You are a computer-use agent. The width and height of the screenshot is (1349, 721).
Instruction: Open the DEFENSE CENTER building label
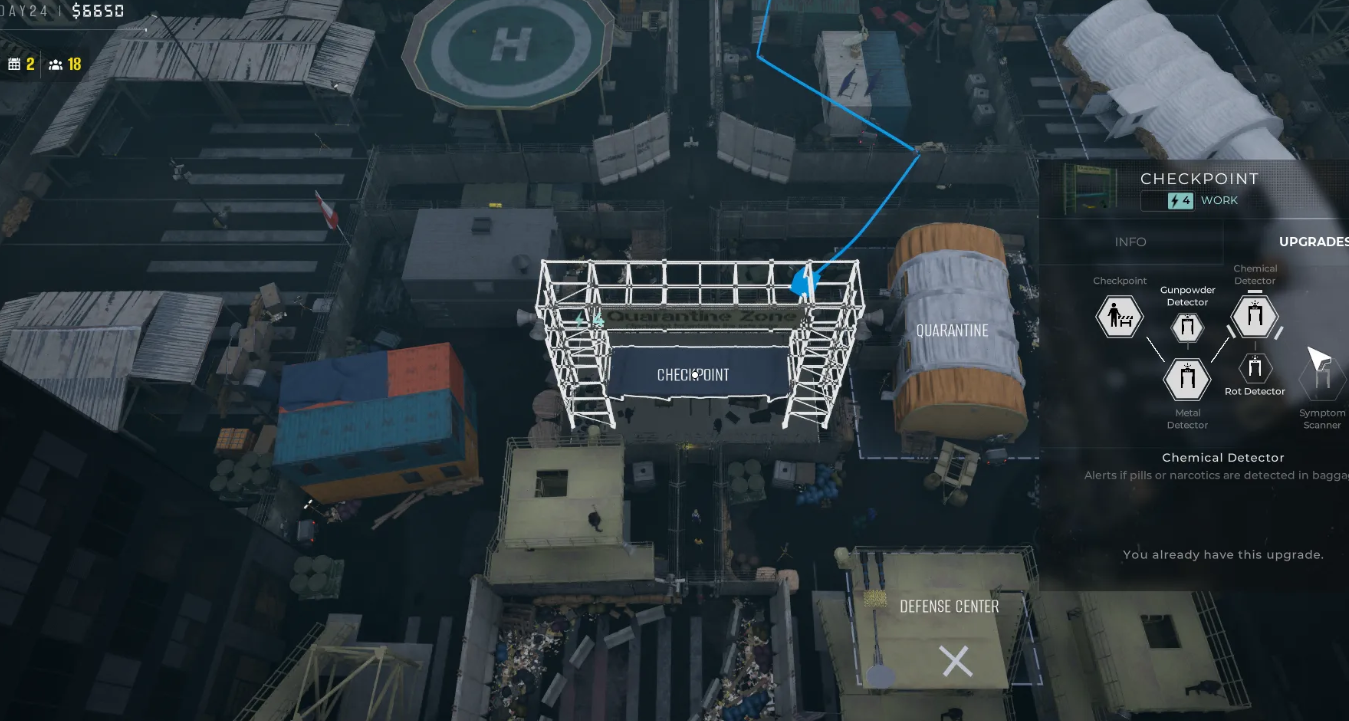(x=949, y=606)
